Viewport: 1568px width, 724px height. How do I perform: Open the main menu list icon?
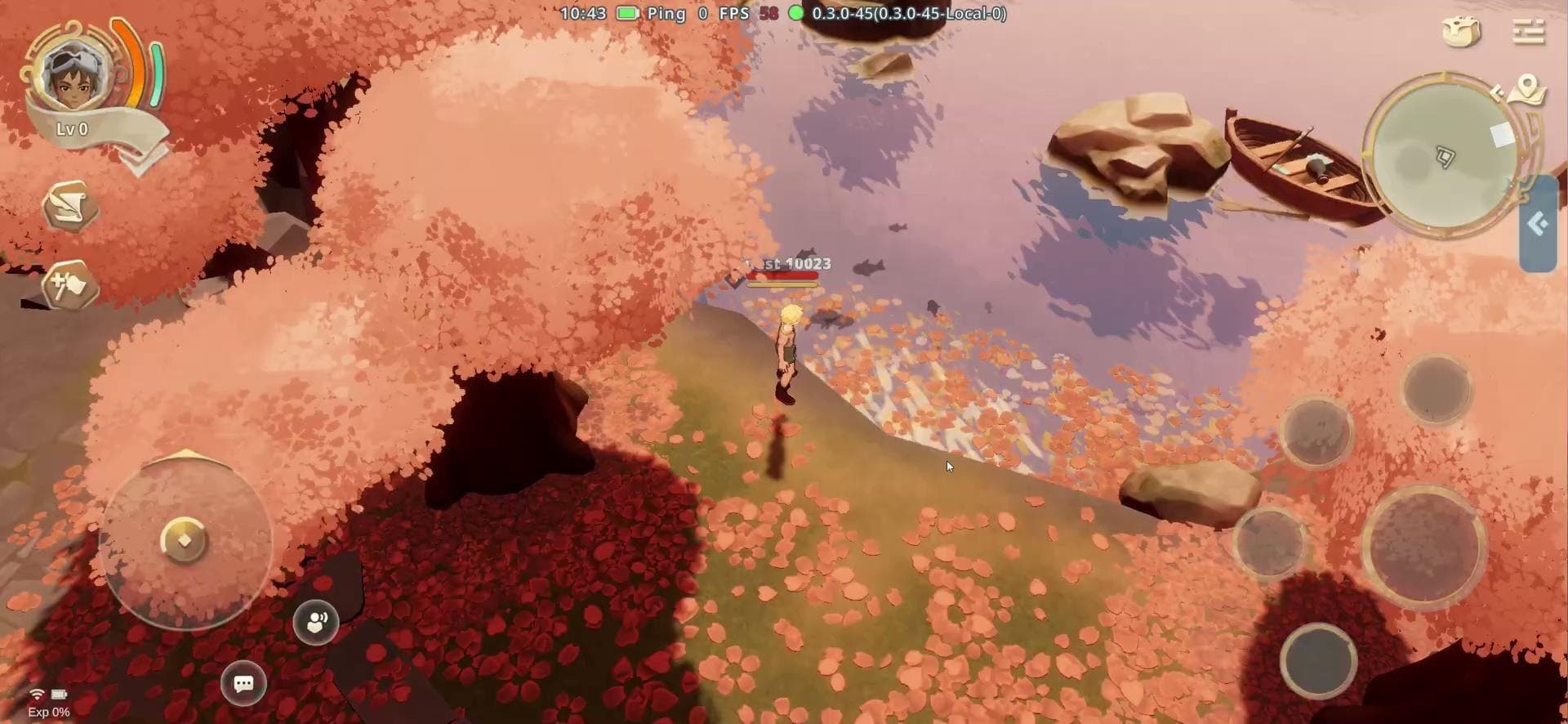[1529, 31]
